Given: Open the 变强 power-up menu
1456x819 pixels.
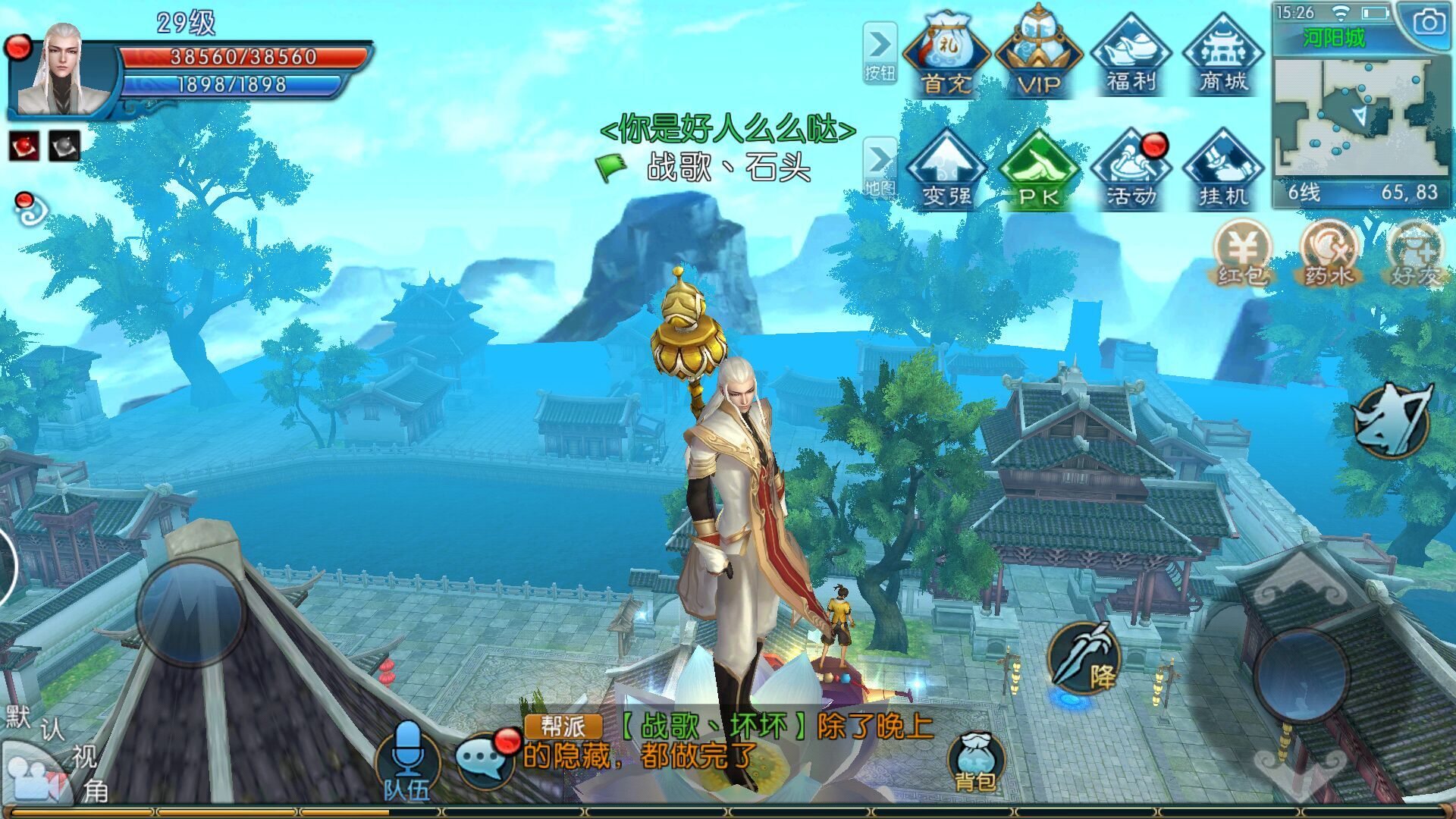Looking at the screenshot, I should [x=946, y=170].
